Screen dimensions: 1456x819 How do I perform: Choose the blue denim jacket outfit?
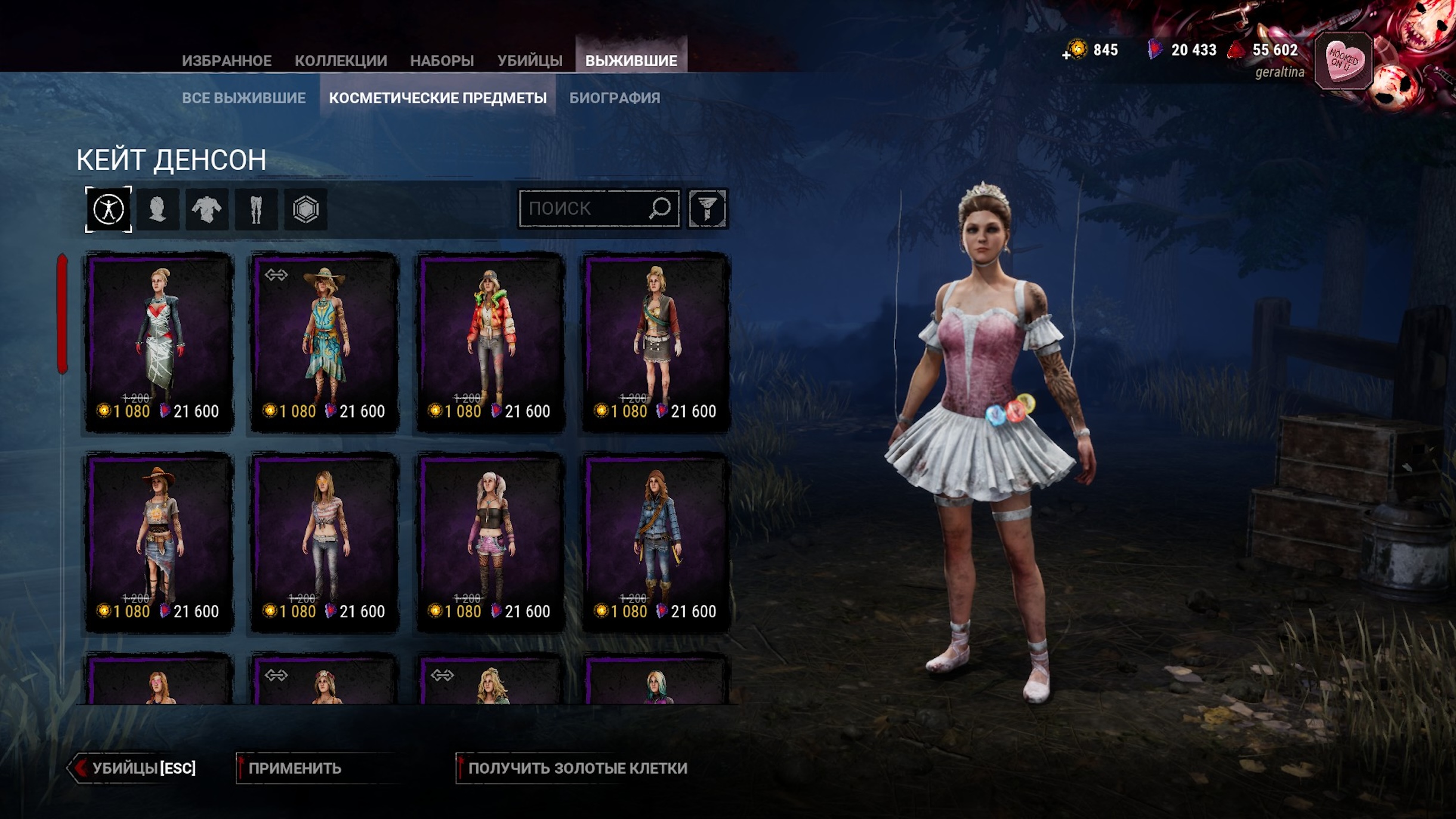(656, 541)
